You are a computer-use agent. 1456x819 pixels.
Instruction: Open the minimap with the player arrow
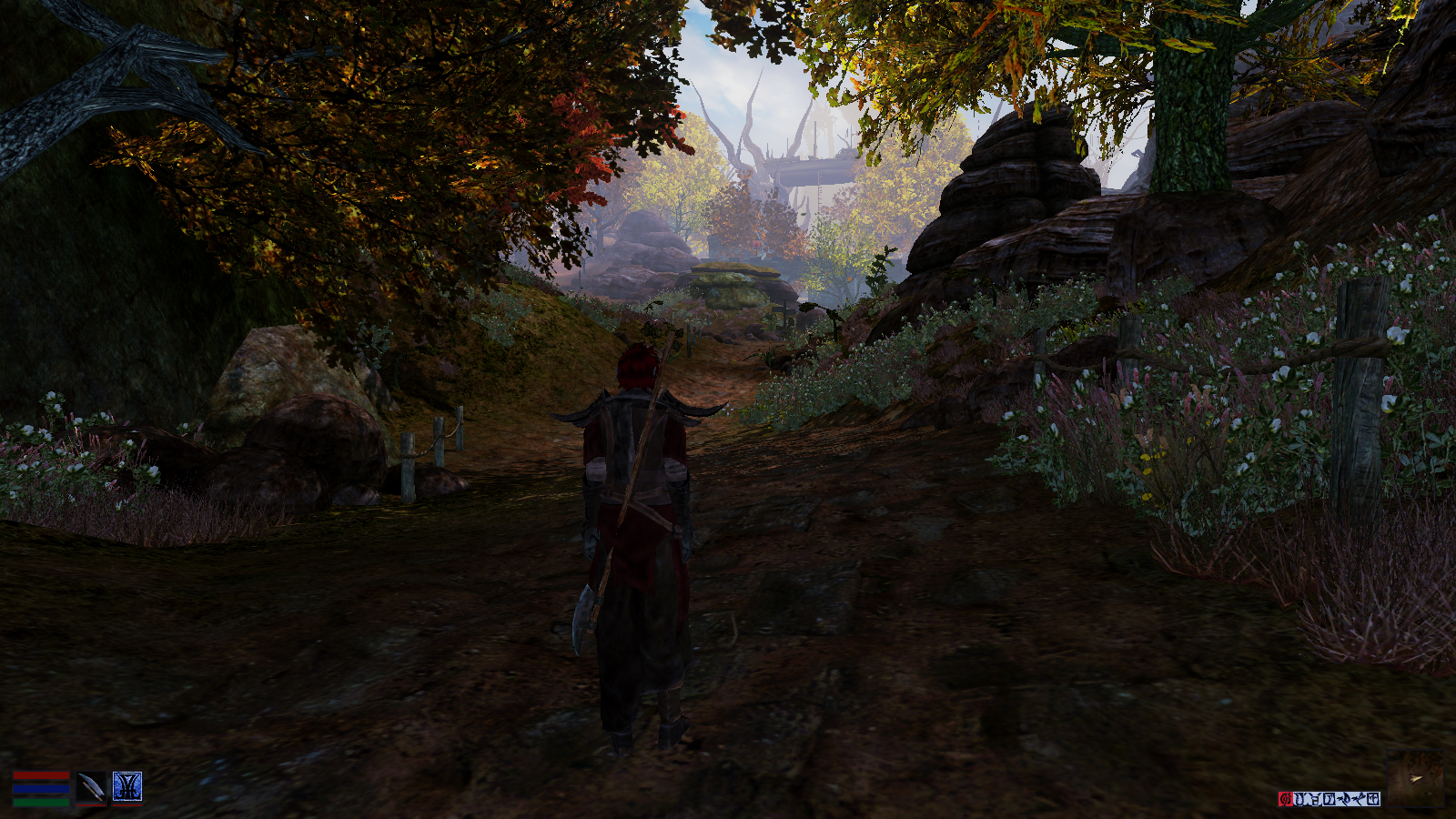(x=1415, y=778)
